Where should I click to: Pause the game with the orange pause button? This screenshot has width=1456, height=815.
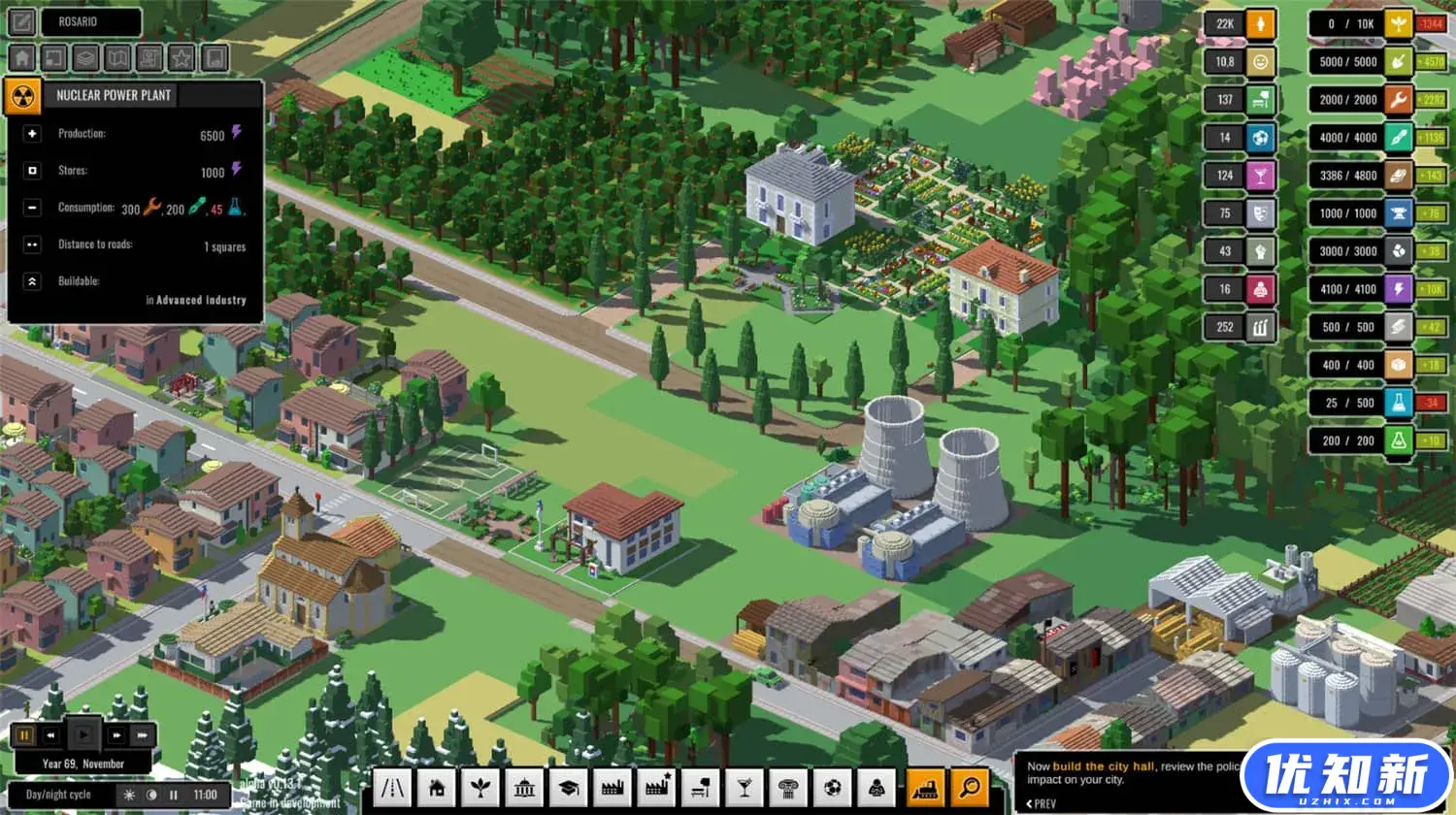point(23,735)
